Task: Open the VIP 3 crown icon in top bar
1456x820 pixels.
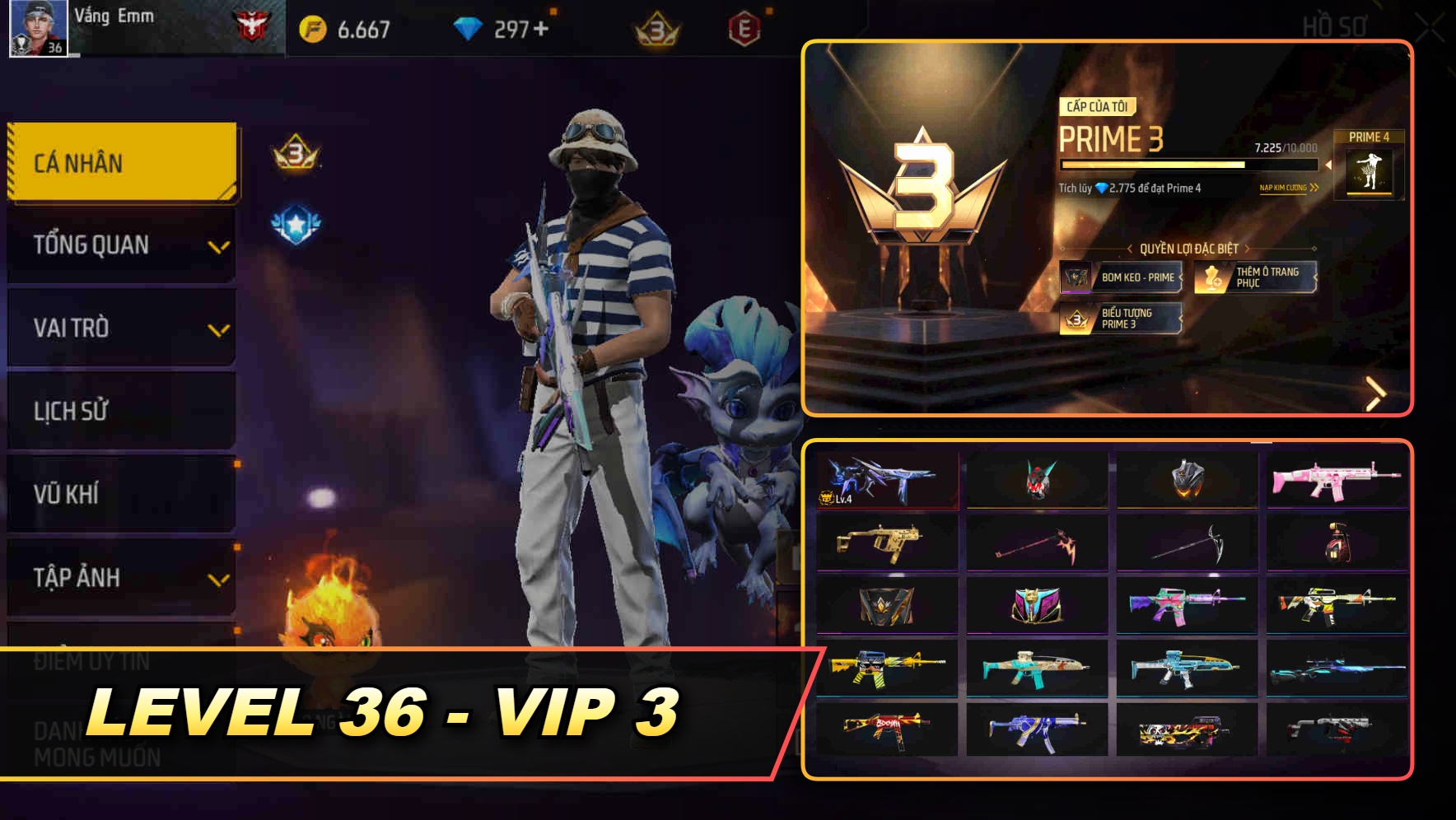Action: pos(655,27)
